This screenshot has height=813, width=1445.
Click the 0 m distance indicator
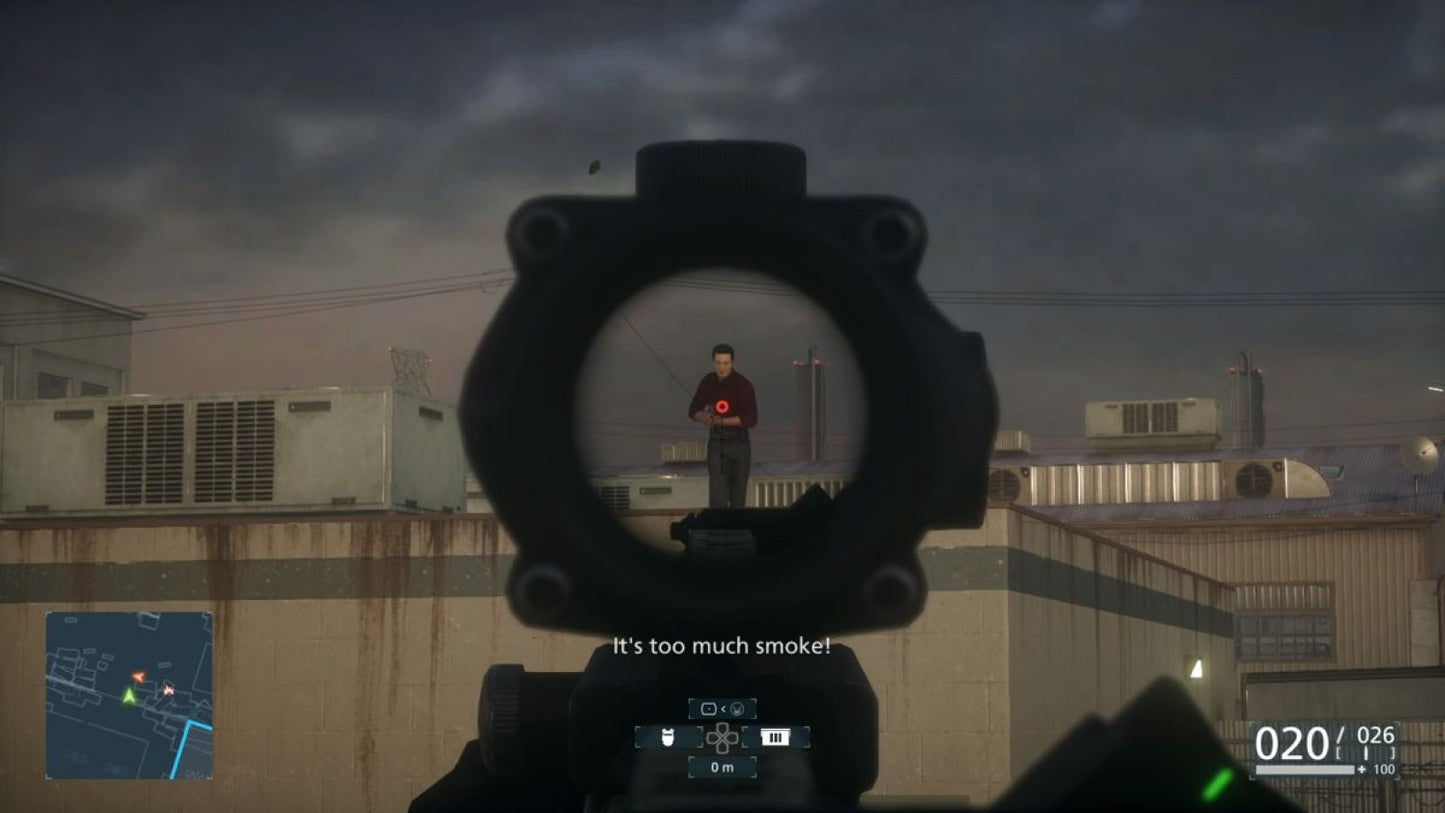(722, 767)
